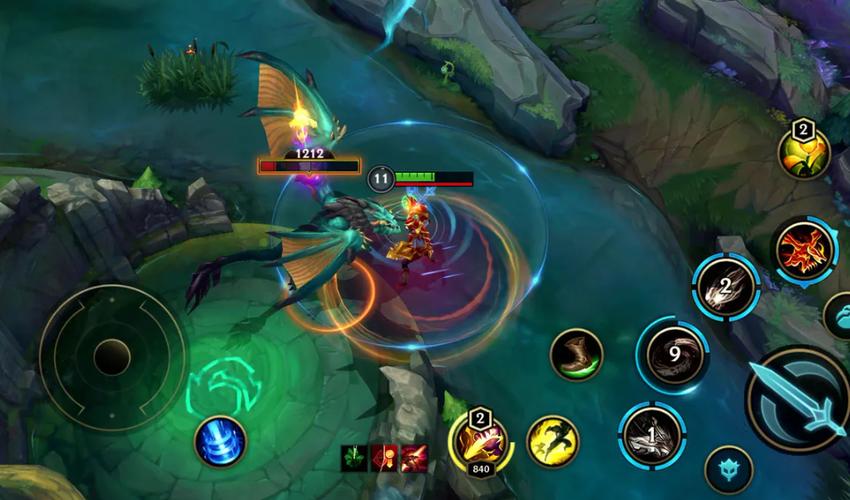The image size is (850, 500).
Task: Activate the ability showing cooldown 9
Action: 672,354
